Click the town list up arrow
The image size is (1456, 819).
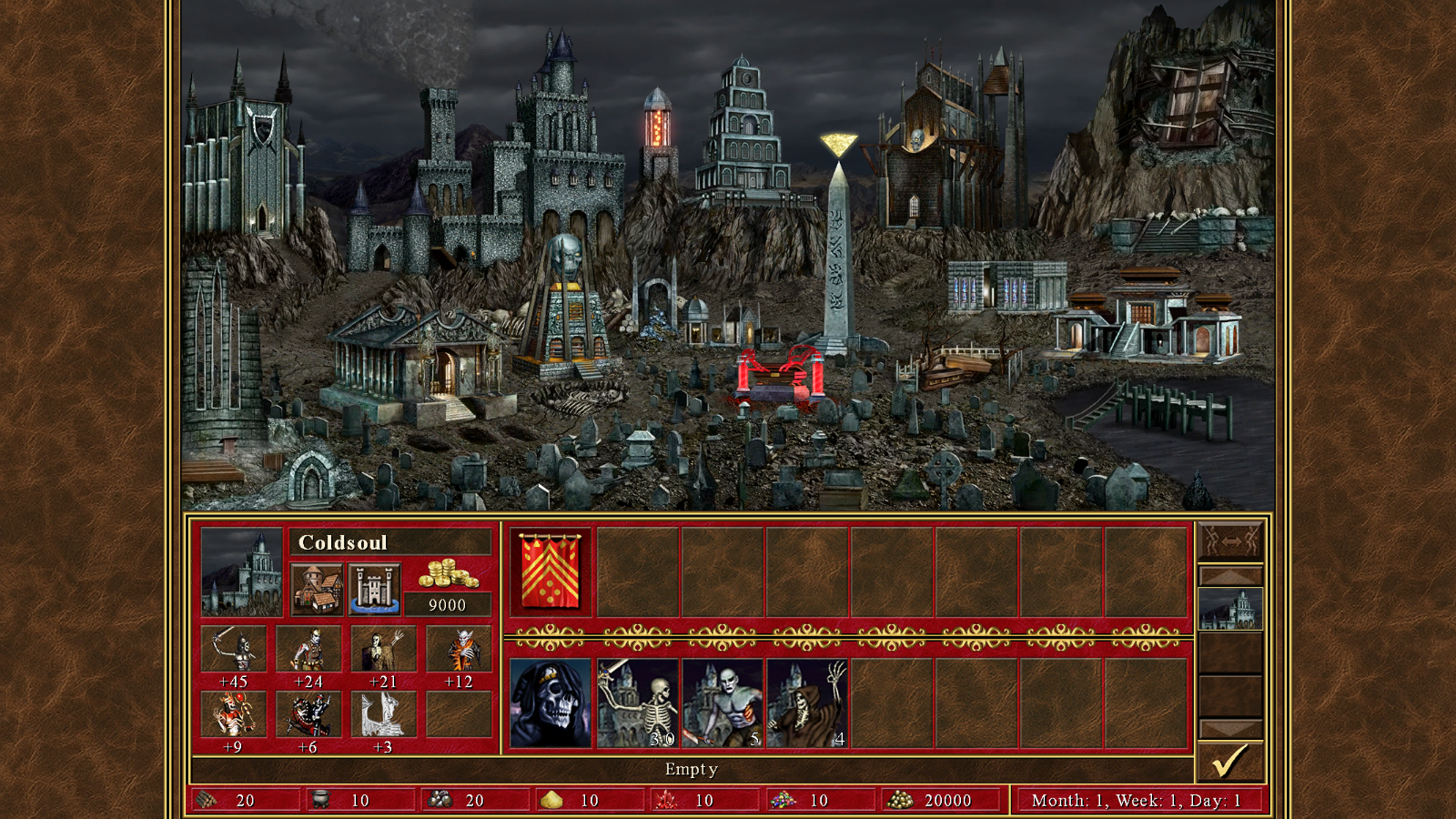[x=1230, y=576]
